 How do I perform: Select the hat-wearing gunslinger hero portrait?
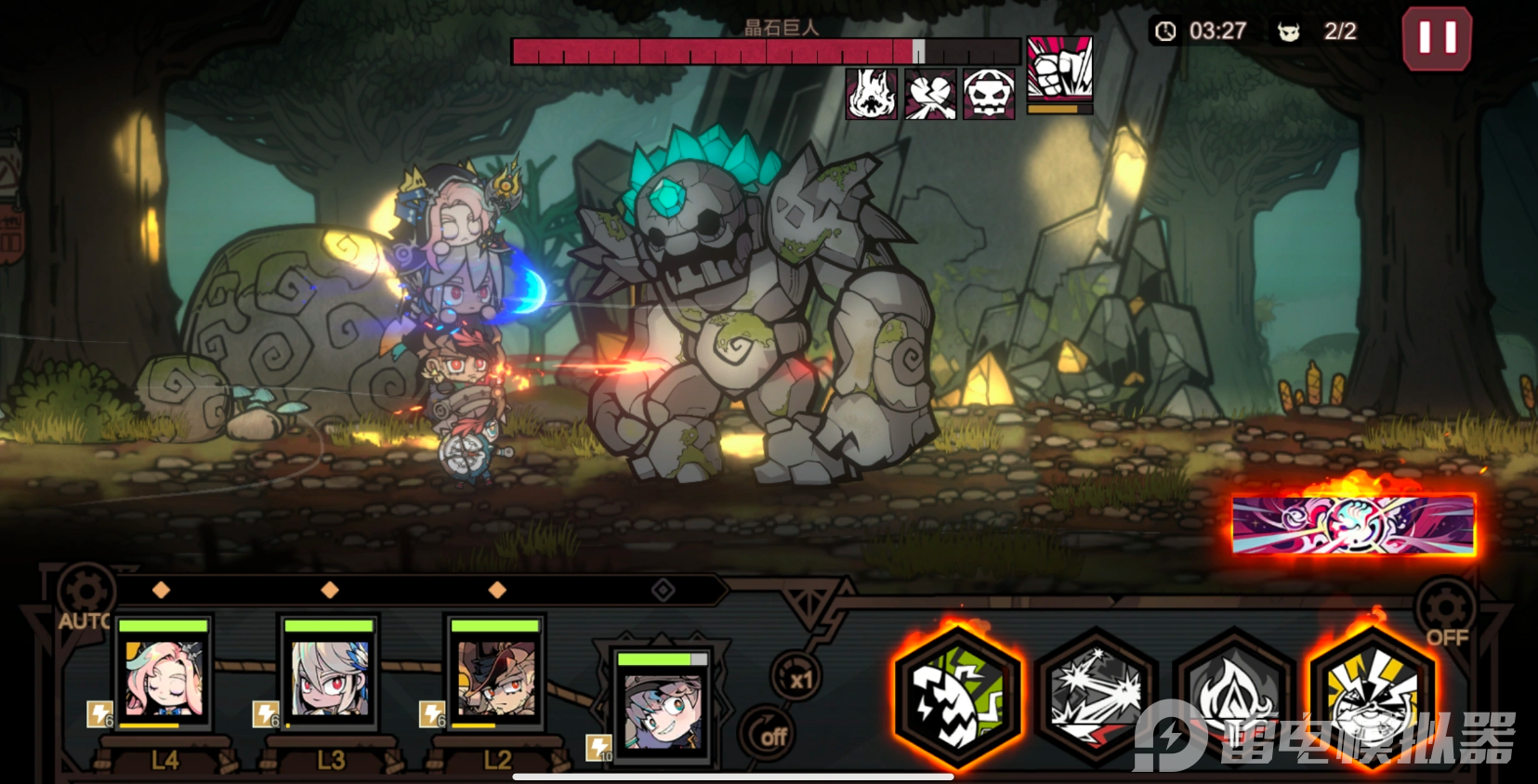495,675
